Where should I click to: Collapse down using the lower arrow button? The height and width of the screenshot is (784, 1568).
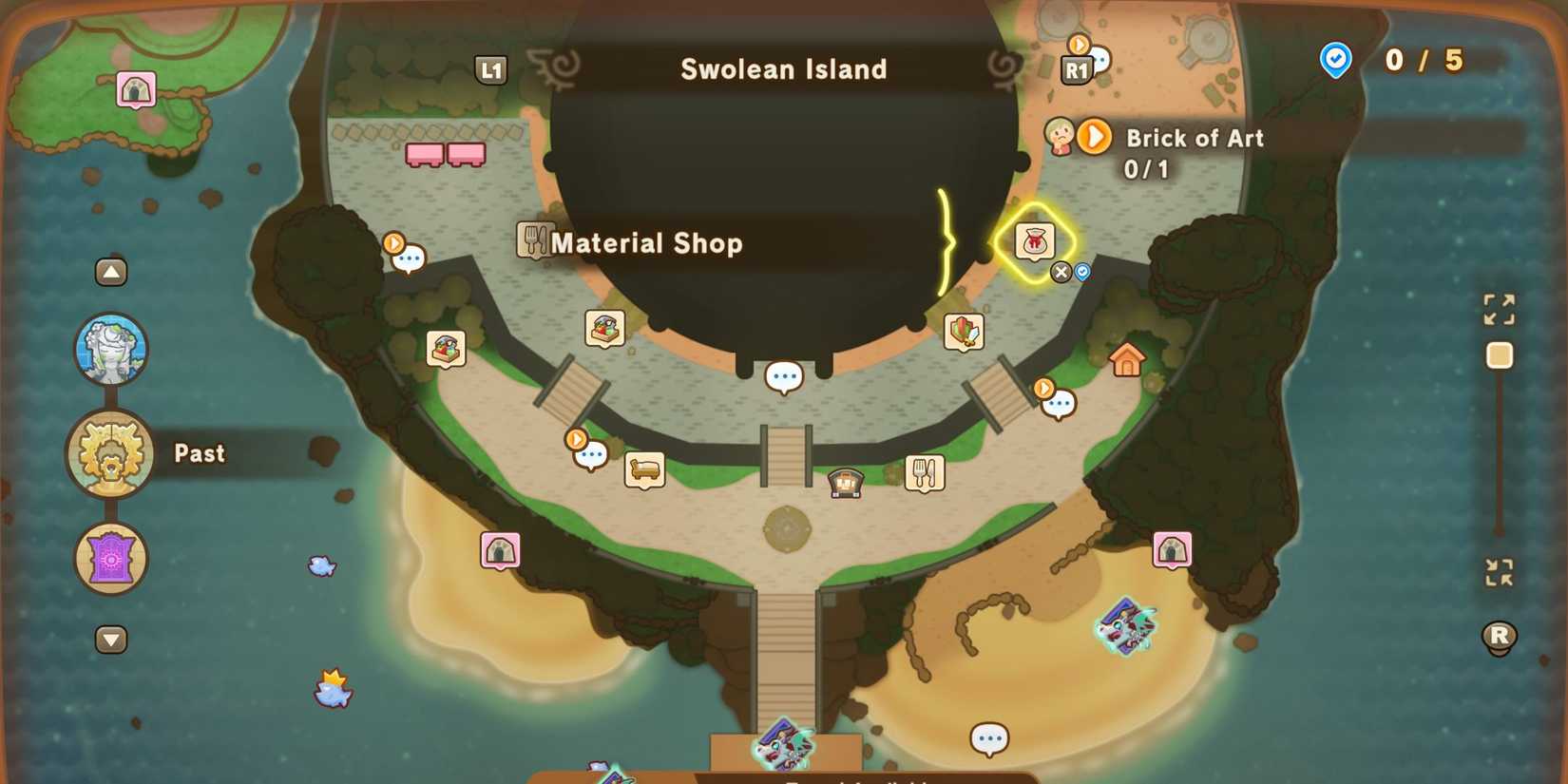[x=111, y=641]
